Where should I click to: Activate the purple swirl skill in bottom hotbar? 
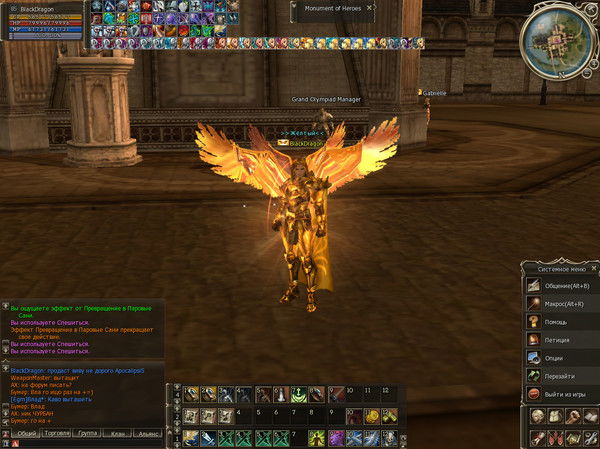[x=336, y=438]
